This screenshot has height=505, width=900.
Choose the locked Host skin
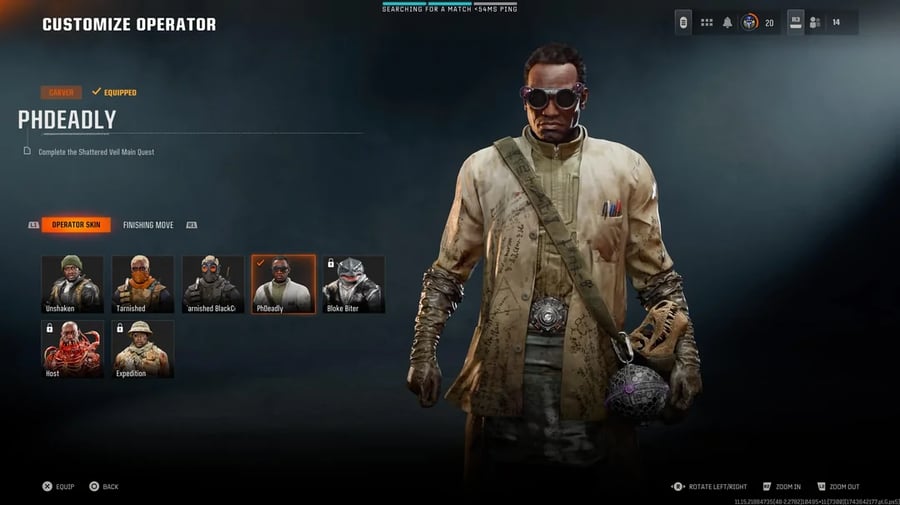(x=72, y=348)
